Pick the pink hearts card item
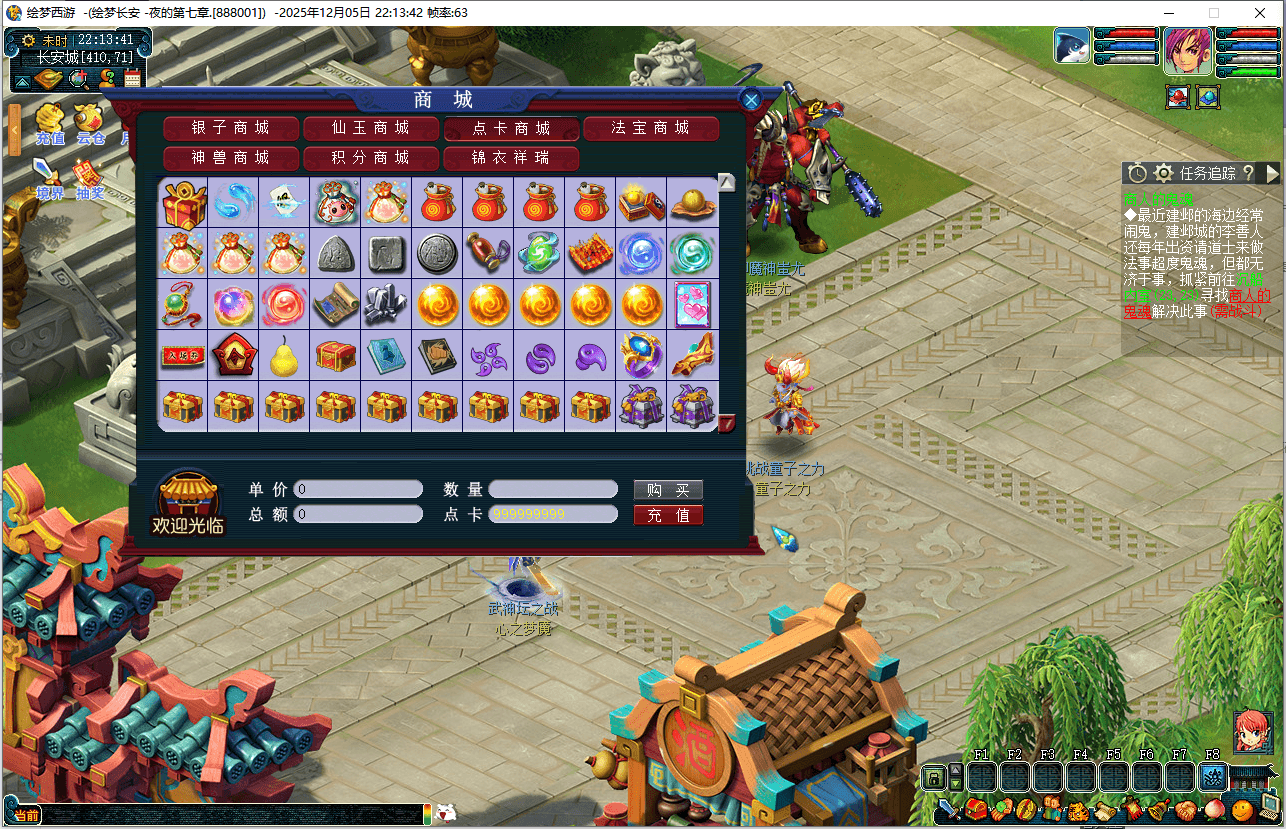 point(692,304)
